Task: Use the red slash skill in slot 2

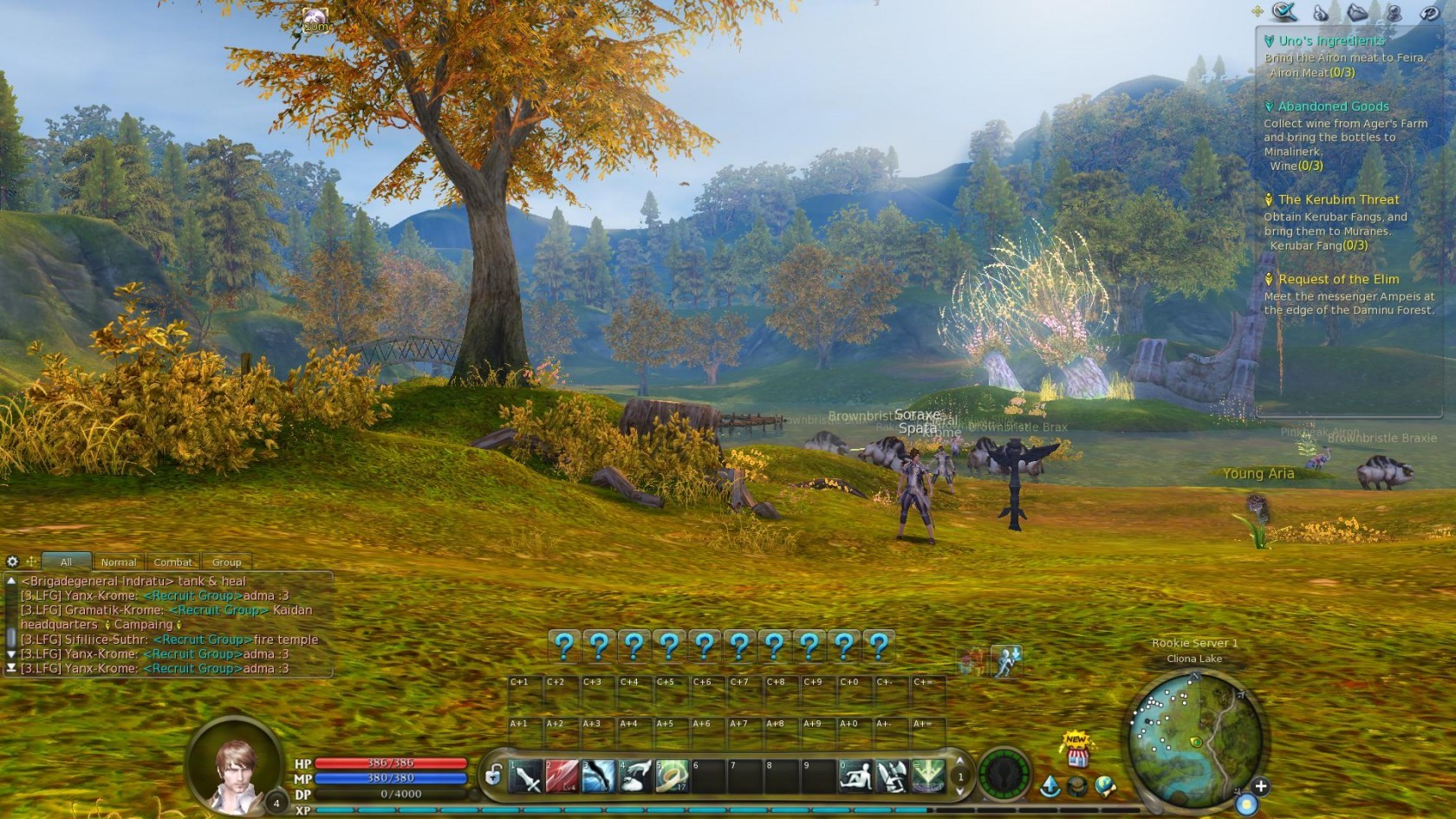Action: pyautogui.click(x=562, y=777)
